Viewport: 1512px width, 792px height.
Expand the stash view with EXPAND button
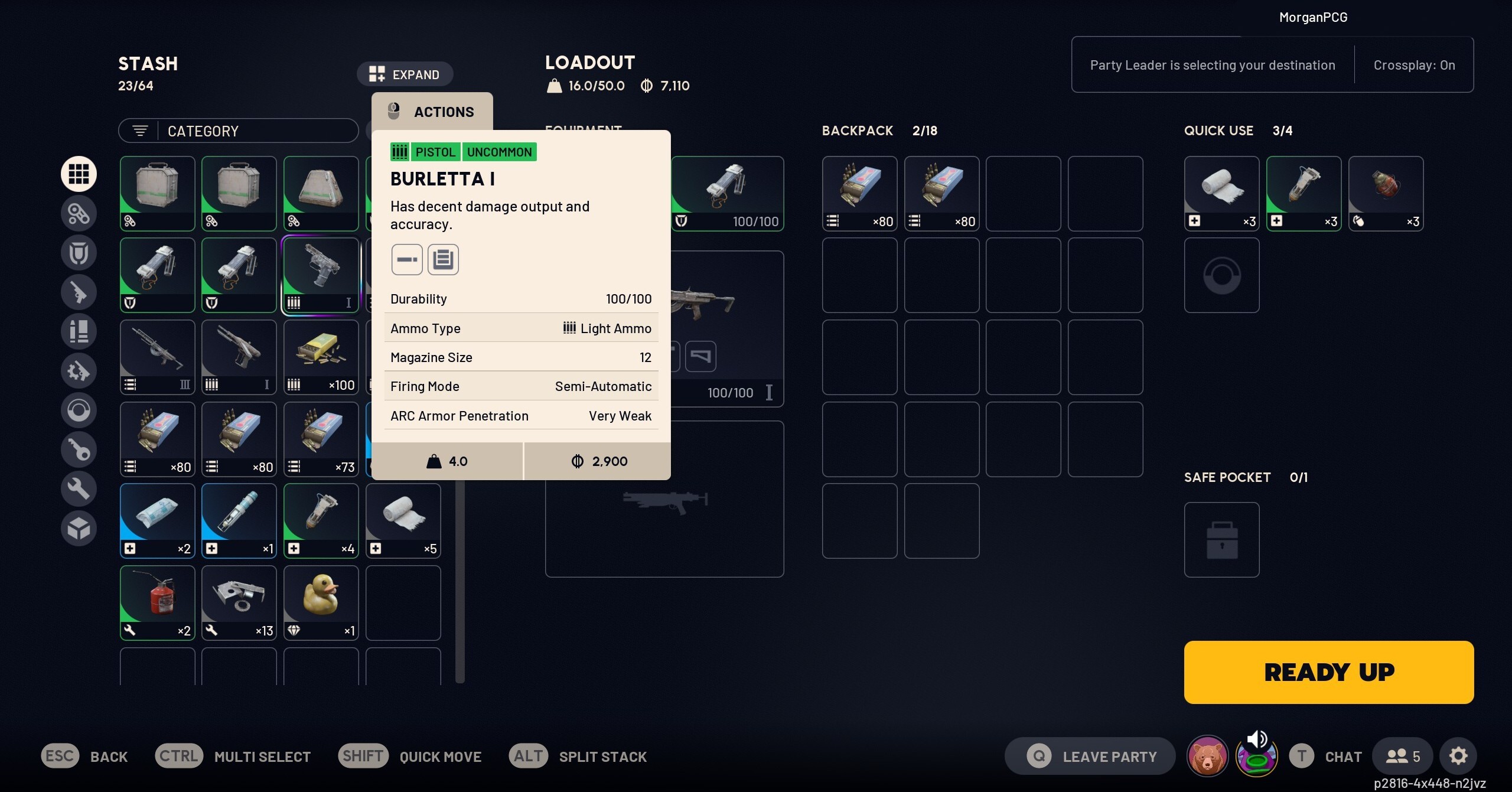tap(405, 73)
